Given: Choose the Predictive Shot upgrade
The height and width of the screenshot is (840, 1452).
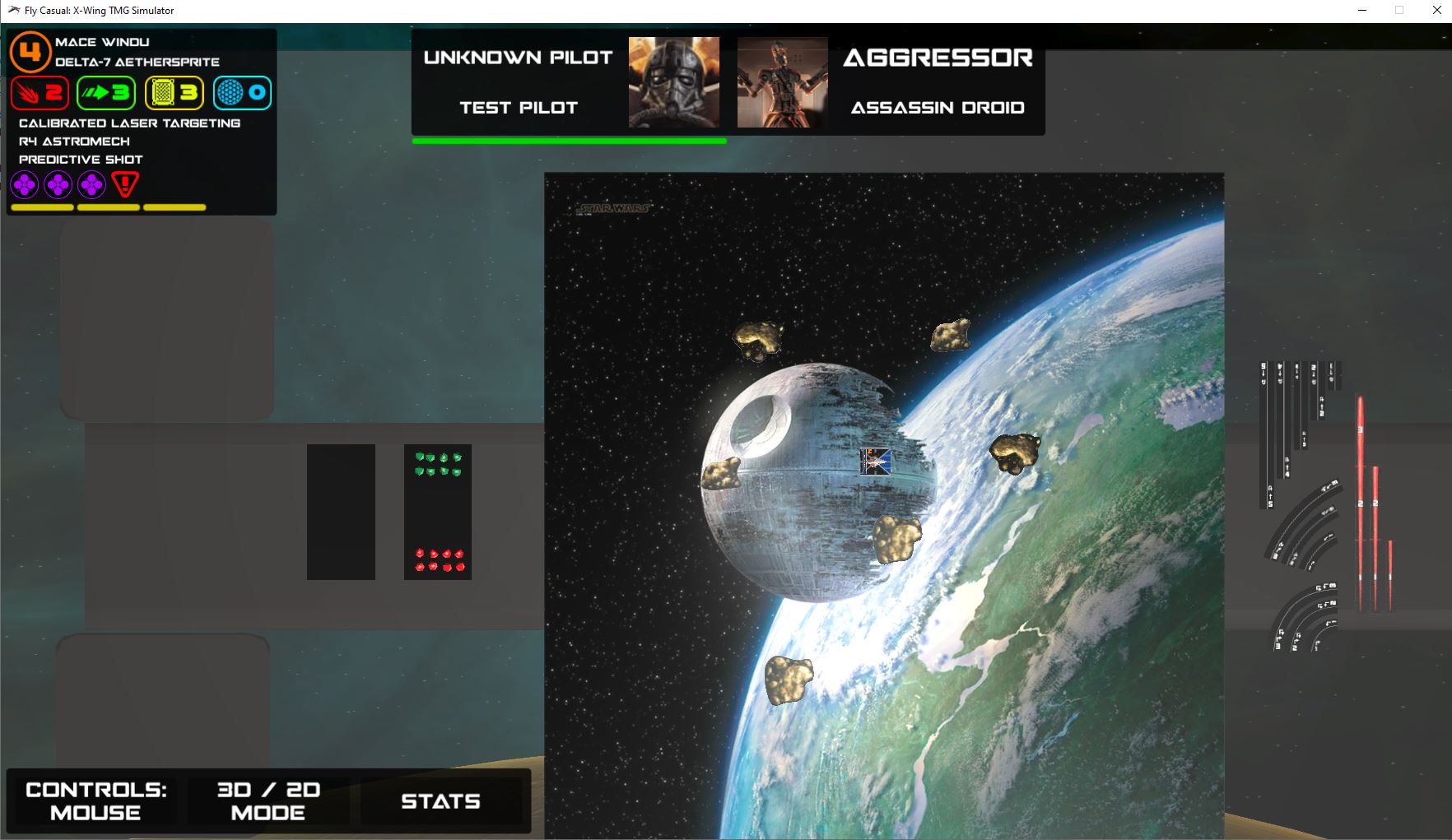Looking at the screenshot, I should pyautogui.click(x=81, y=160).
